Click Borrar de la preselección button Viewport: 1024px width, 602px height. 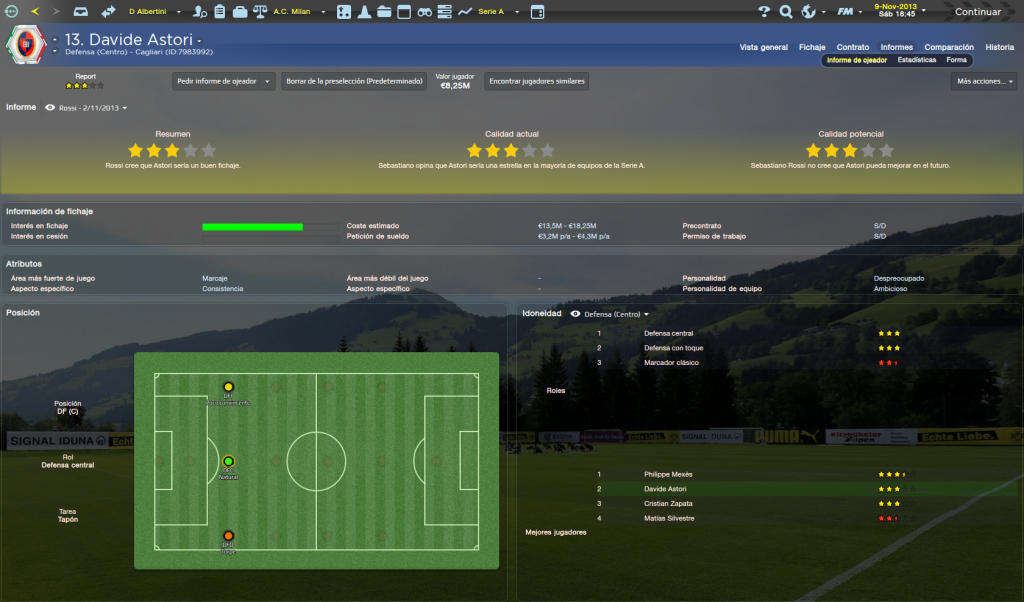pyautogui.click(x=351, y=82)
